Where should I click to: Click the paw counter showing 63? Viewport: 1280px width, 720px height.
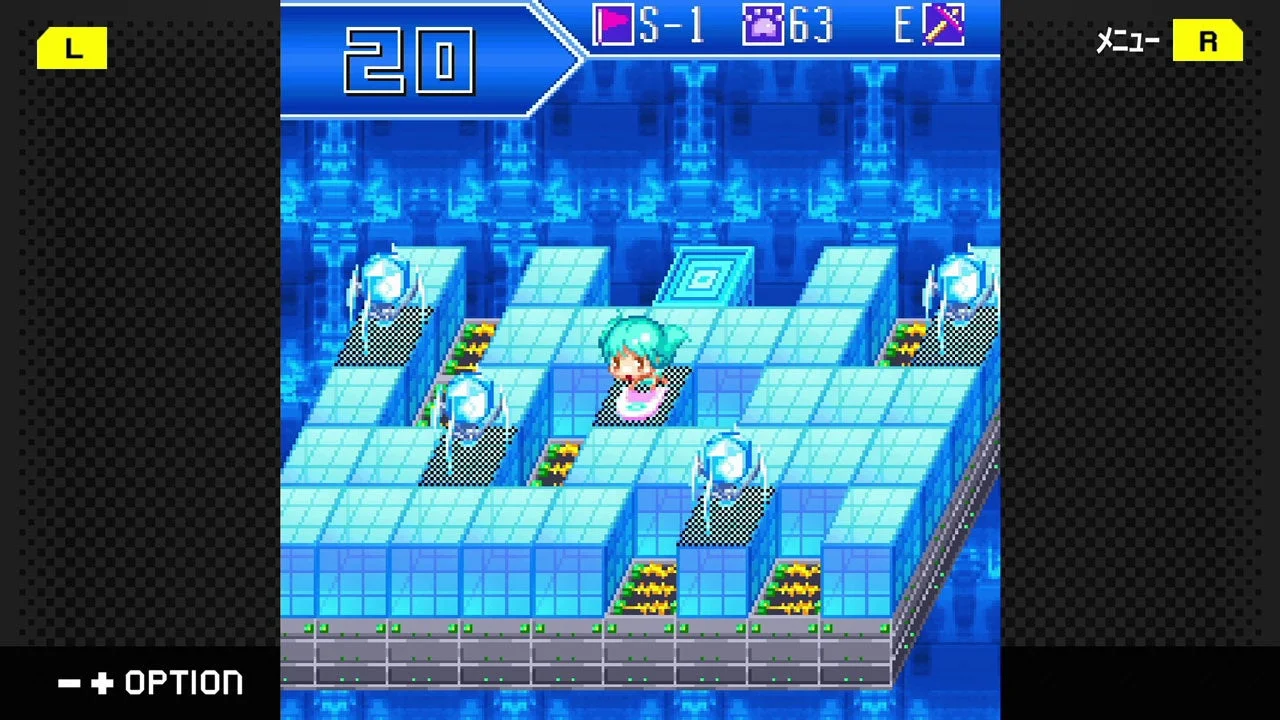click(x=810, y=25)
